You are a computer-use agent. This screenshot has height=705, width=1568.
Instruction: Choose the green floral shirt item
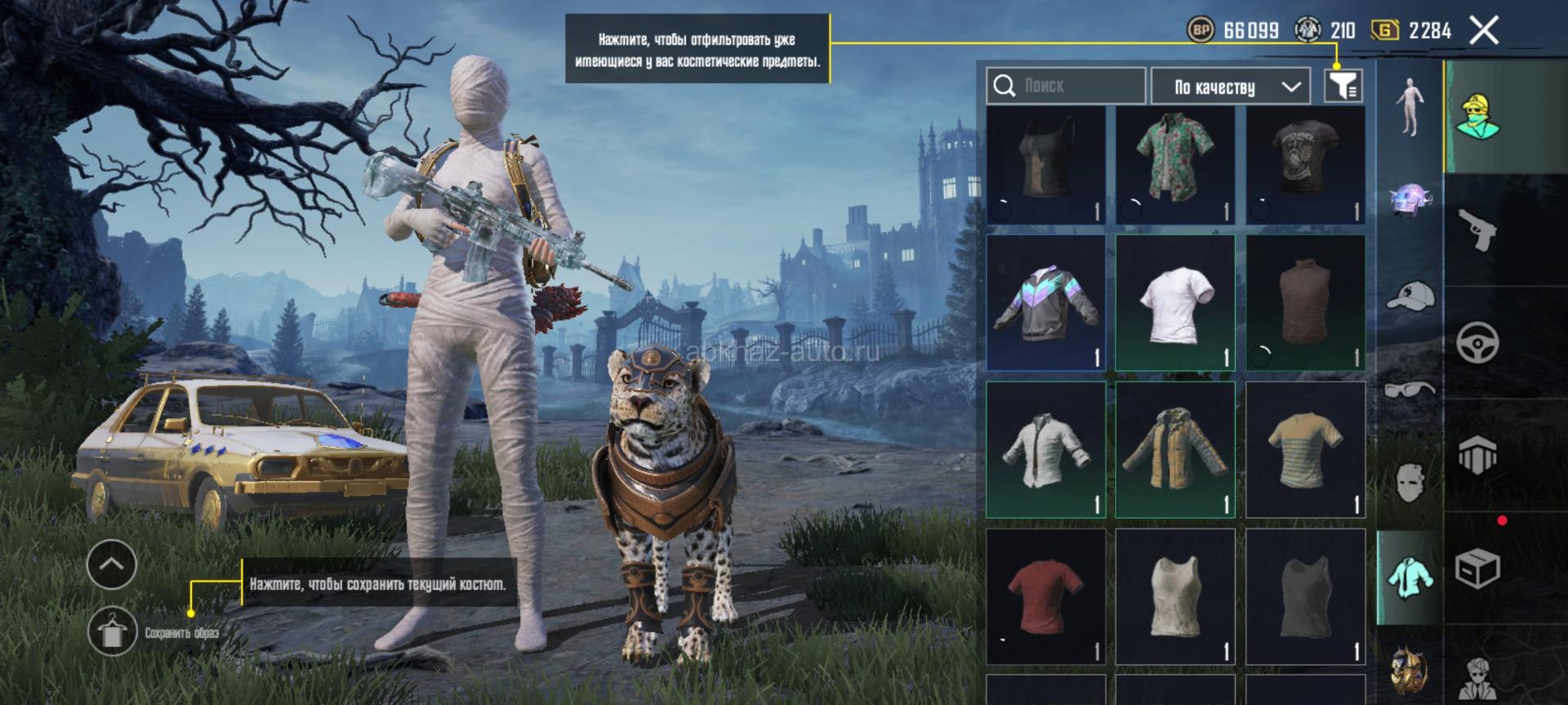click(x=1175, y=165)
